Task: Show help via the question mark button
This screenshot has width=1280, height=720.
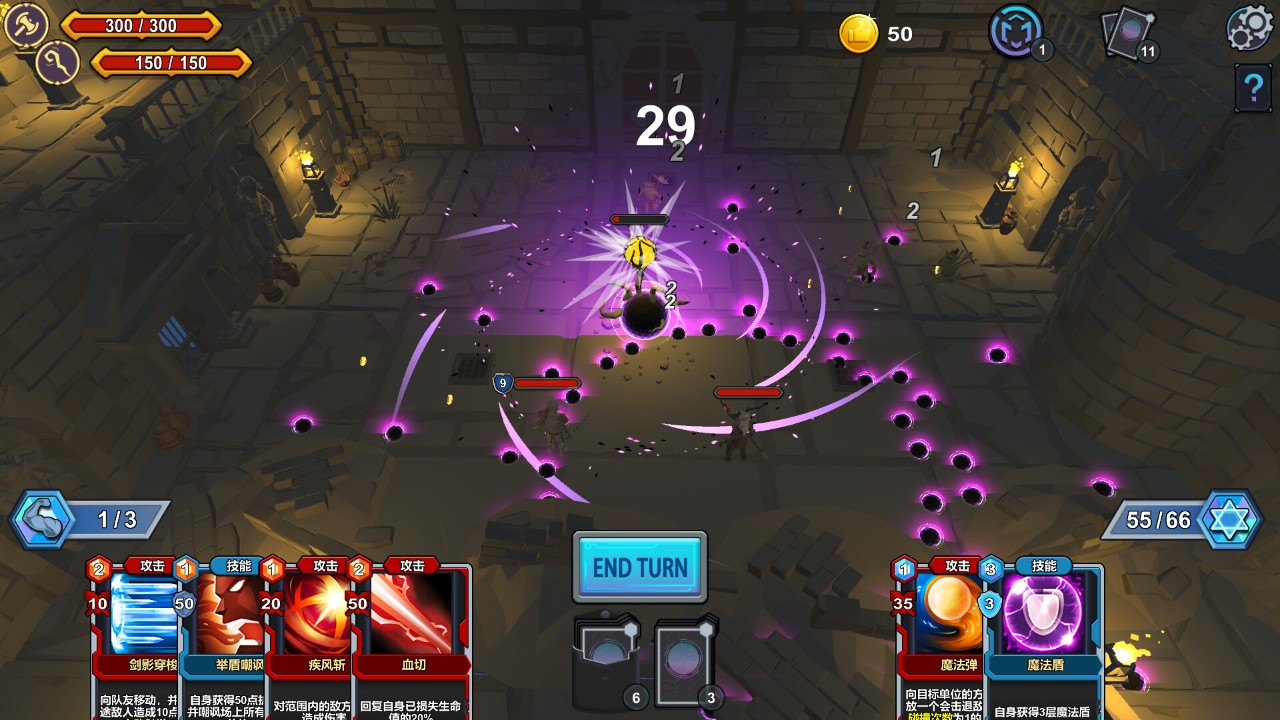Action: (1252, 88)
